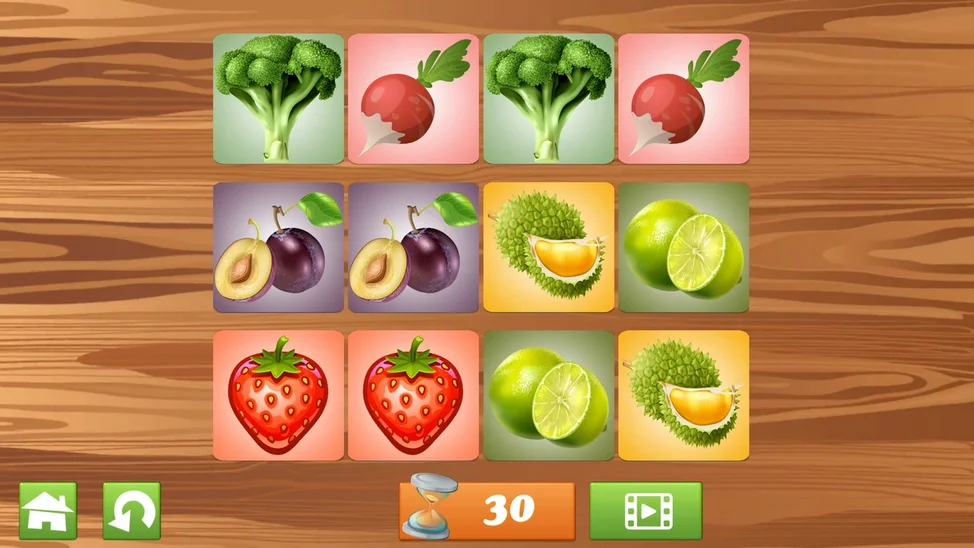The width and height of the screenshot is (974, 548).
Task: Tap the green film-strip video button
Action: pos(645,511)
